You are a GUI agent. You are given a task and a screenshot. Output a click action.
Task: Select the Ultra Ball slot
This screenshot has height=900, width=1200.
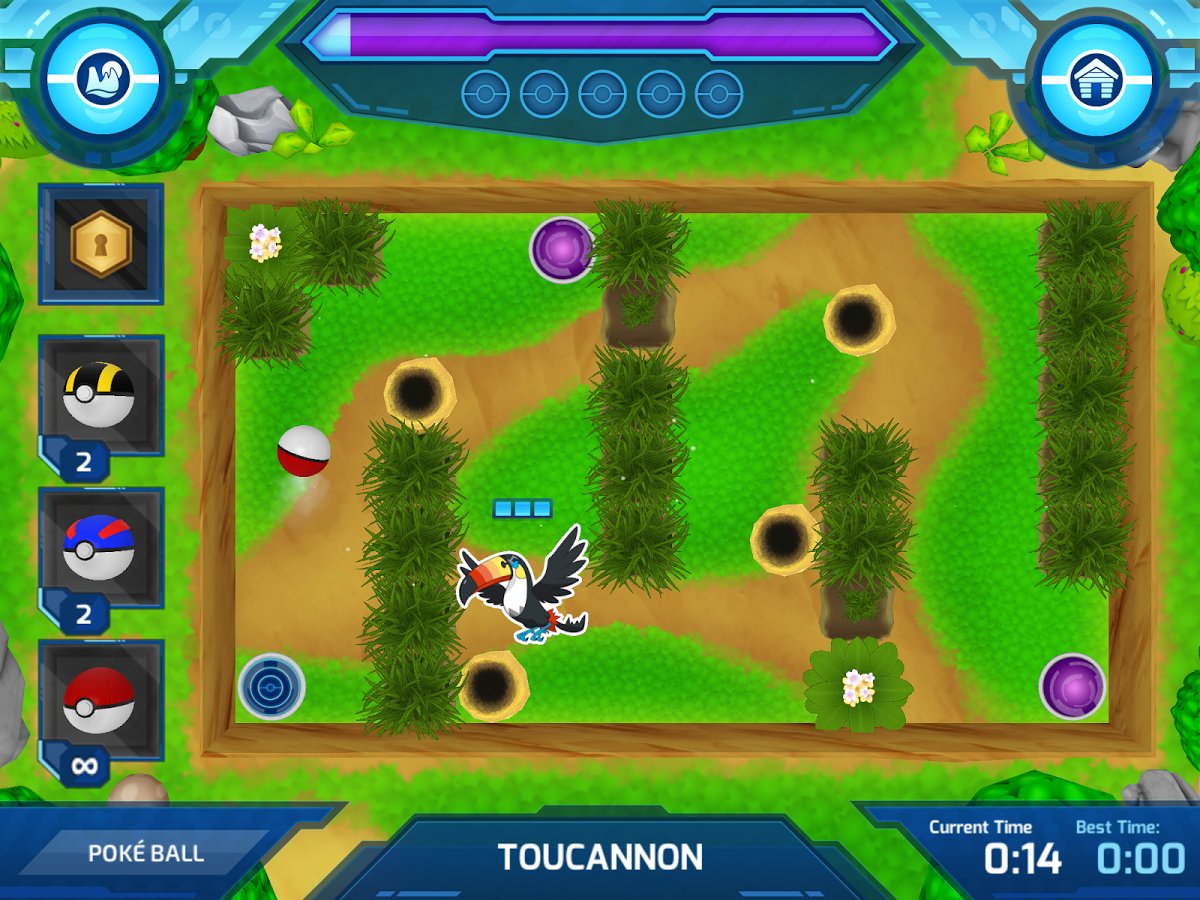click(100, 396)
